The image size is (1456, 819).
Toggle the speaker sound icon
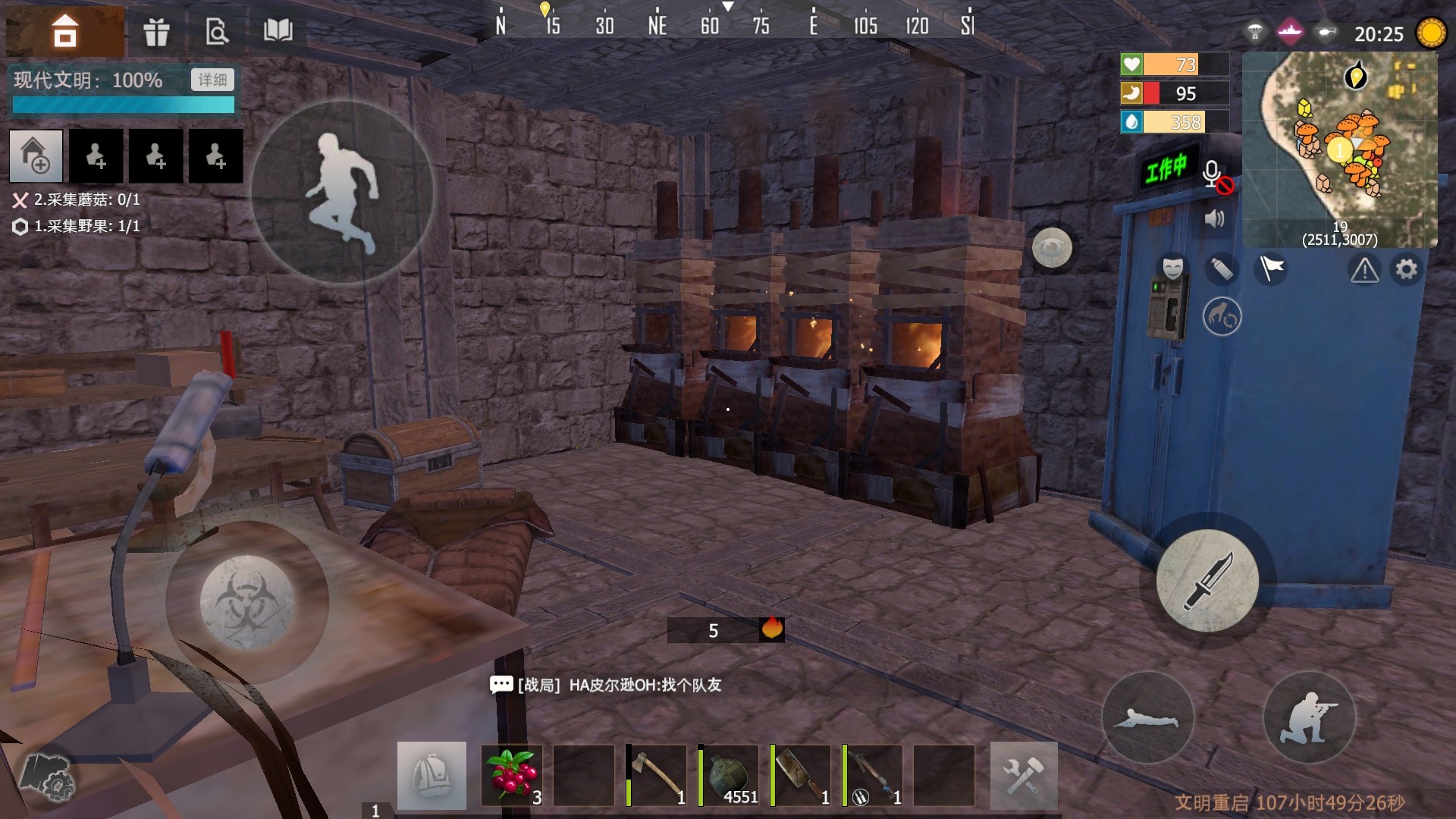[x=1214, y=219]
